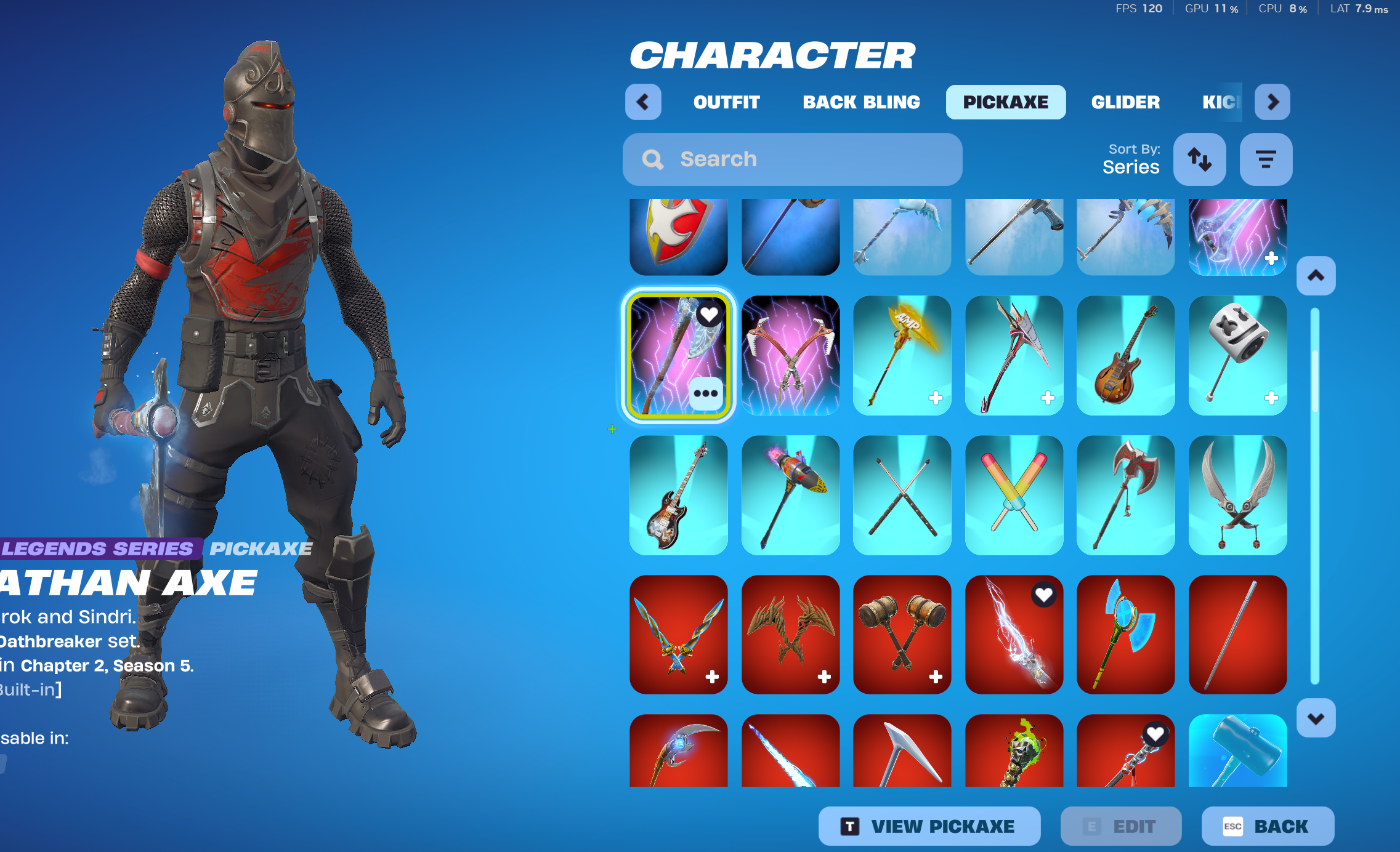The image size is (1400, 852).
Task: Show more category tabs with right arrow
Action: coord(1273,102)
